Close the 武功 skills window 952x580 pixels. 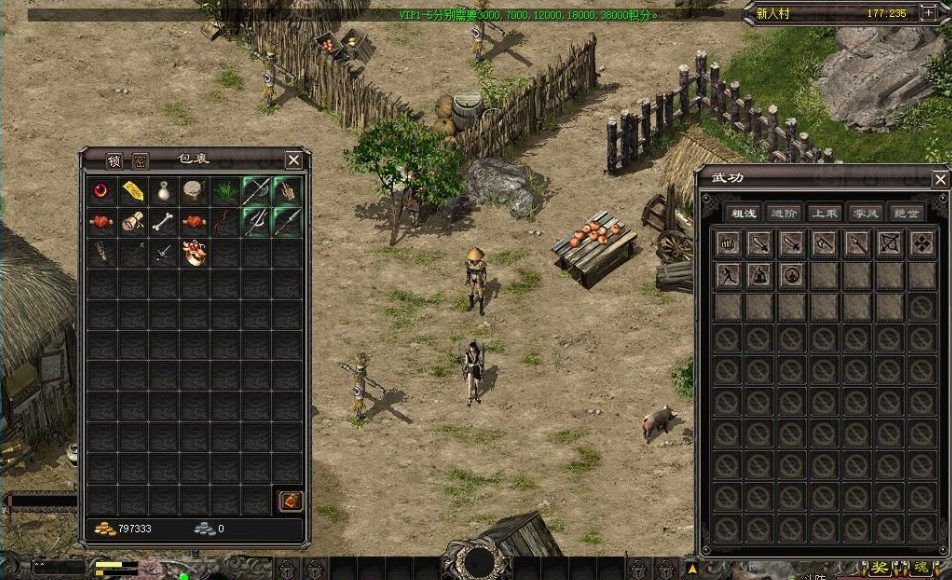click(939, 179)
